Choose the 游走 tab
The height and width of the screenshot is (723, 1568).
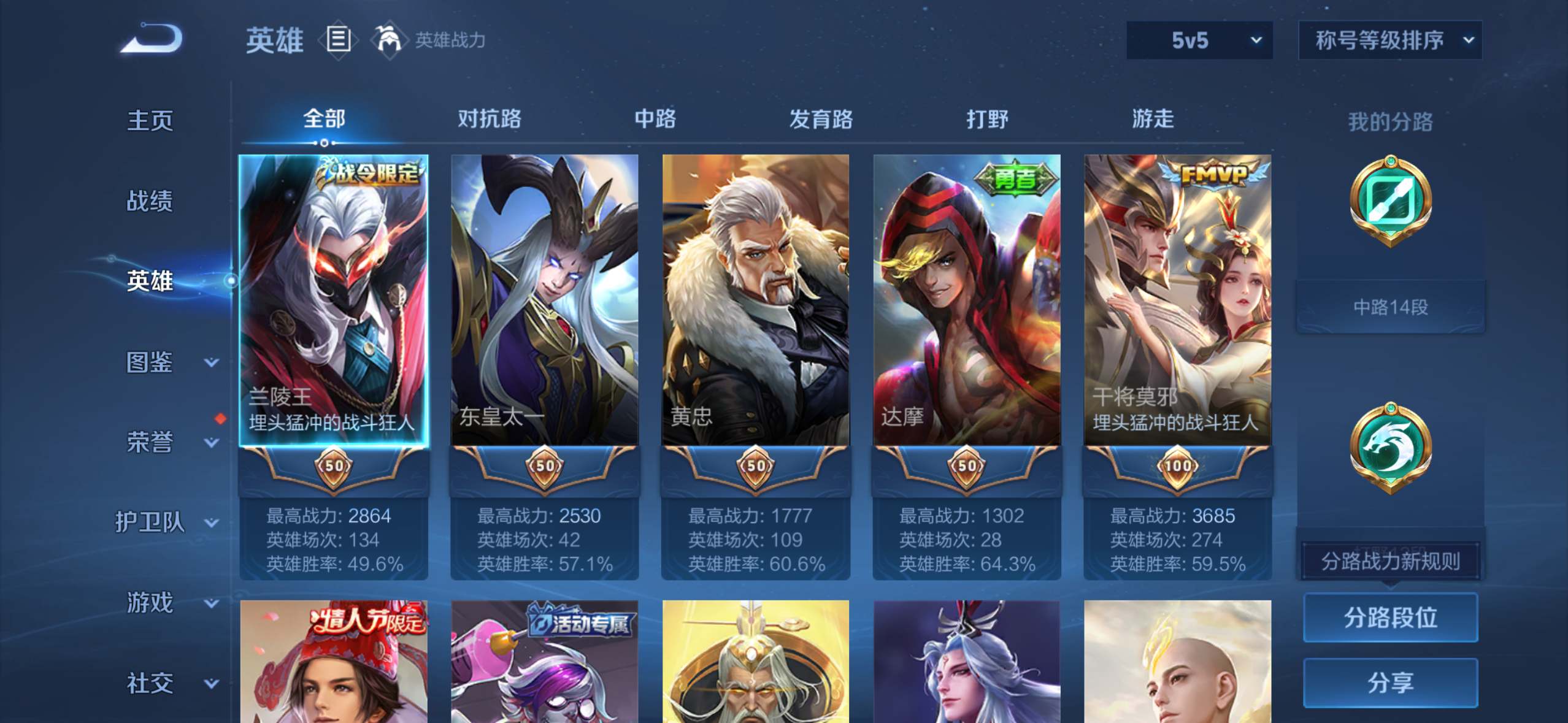pos(1153,118)
